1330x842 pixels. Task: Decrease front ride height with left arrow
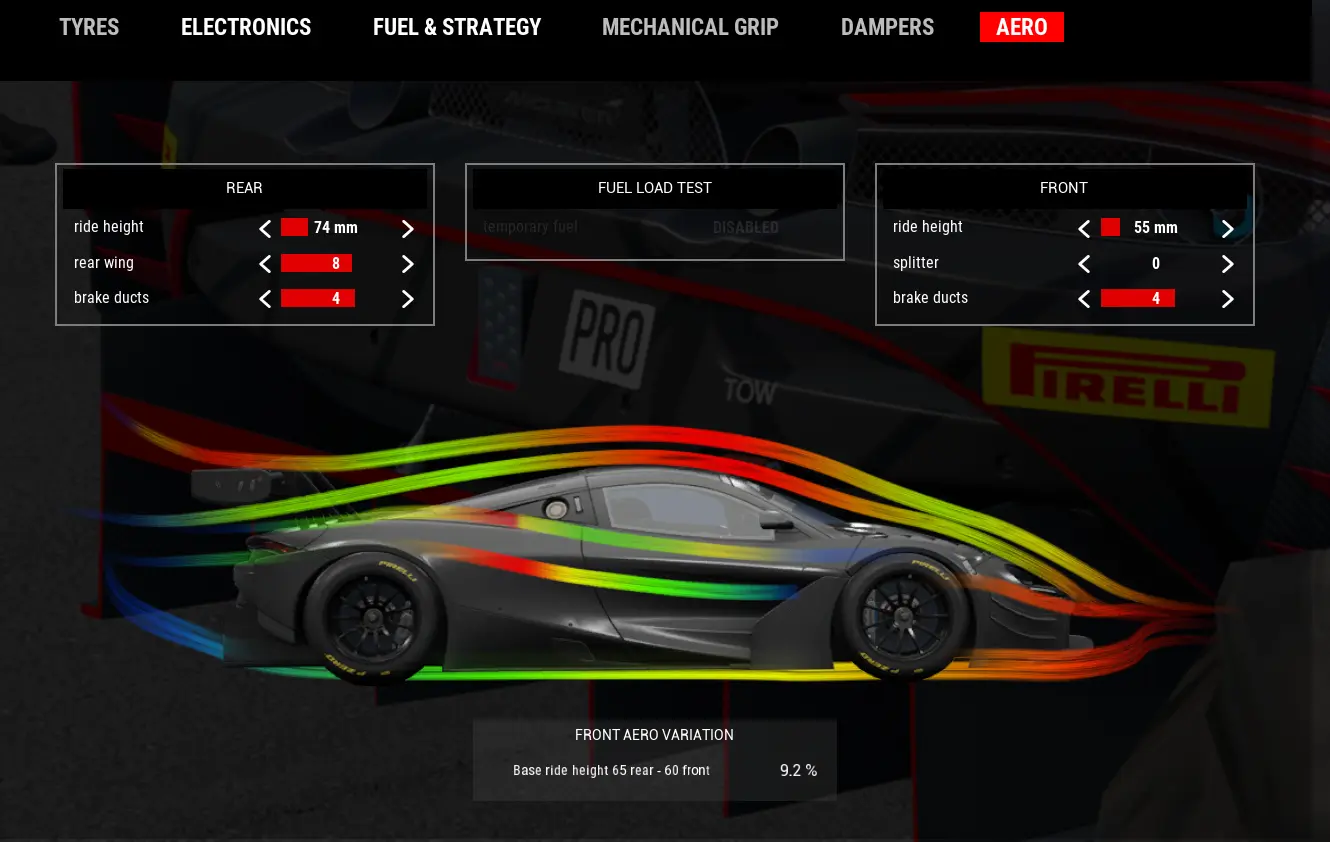[x=1084, y=228]
